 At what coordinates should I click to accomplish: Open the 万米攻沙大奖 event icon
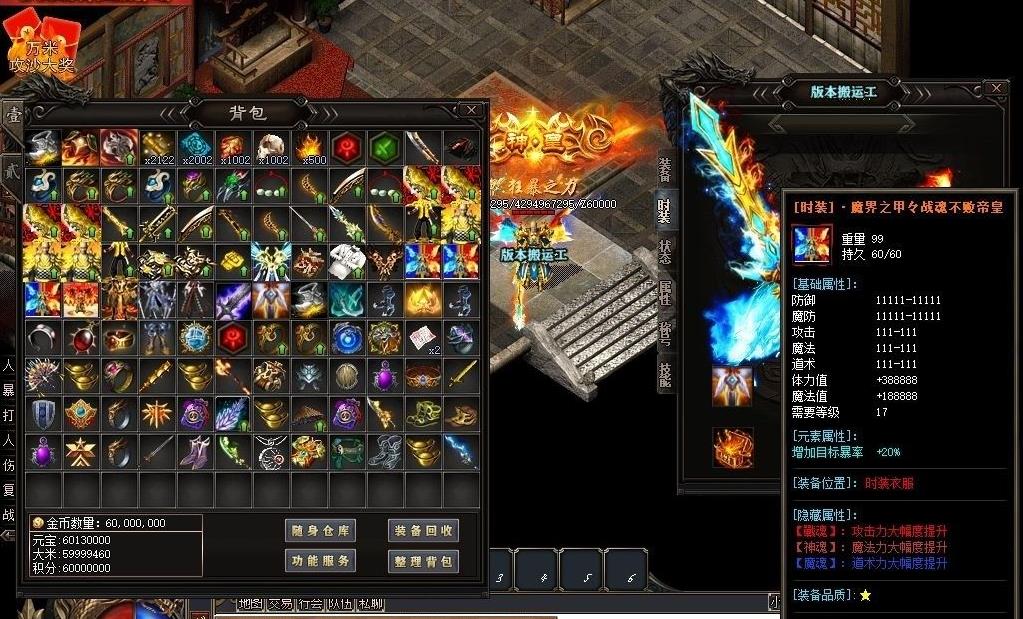tap(41, 45)
